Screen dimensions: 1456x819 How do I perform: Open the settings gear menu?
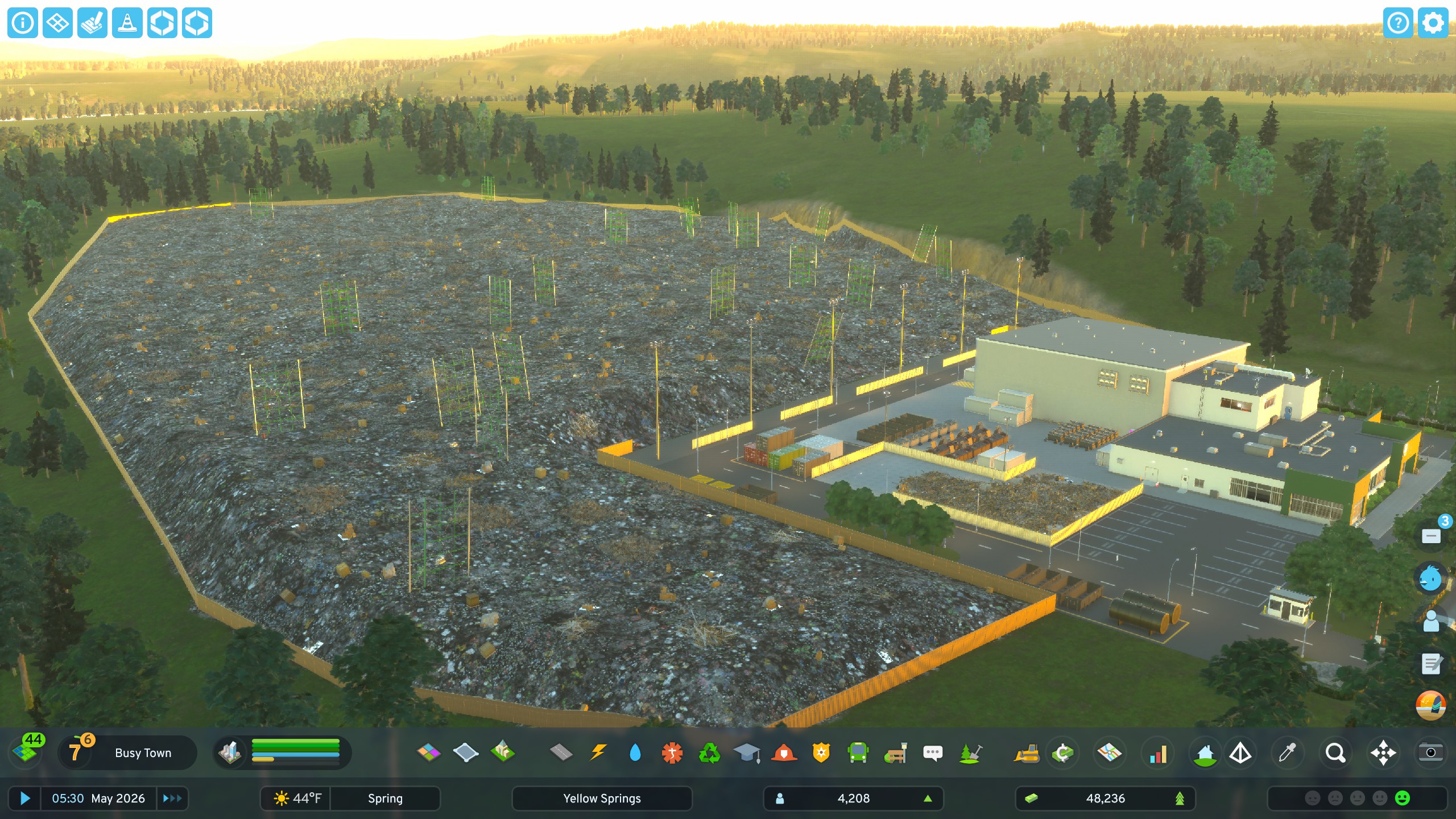tap(1433, 23)
